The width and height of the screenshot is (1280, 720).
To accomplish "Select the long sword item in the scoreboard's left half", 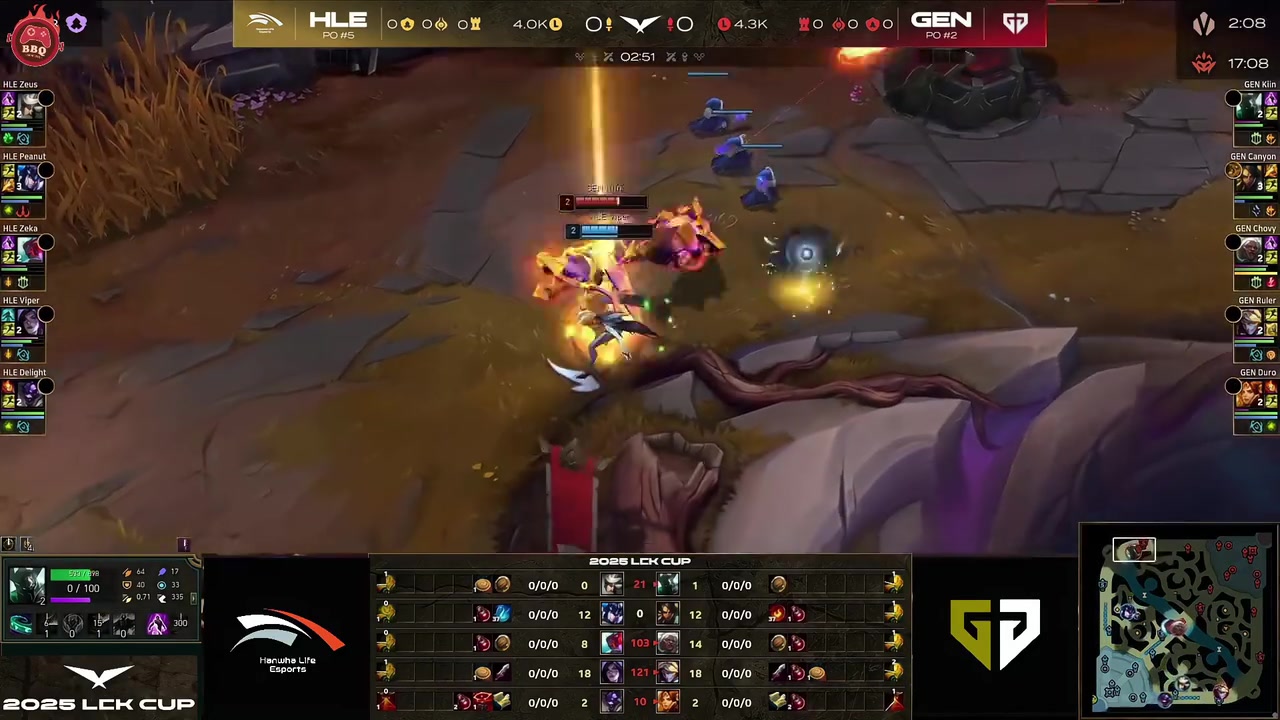I will [x=502, y=673].
